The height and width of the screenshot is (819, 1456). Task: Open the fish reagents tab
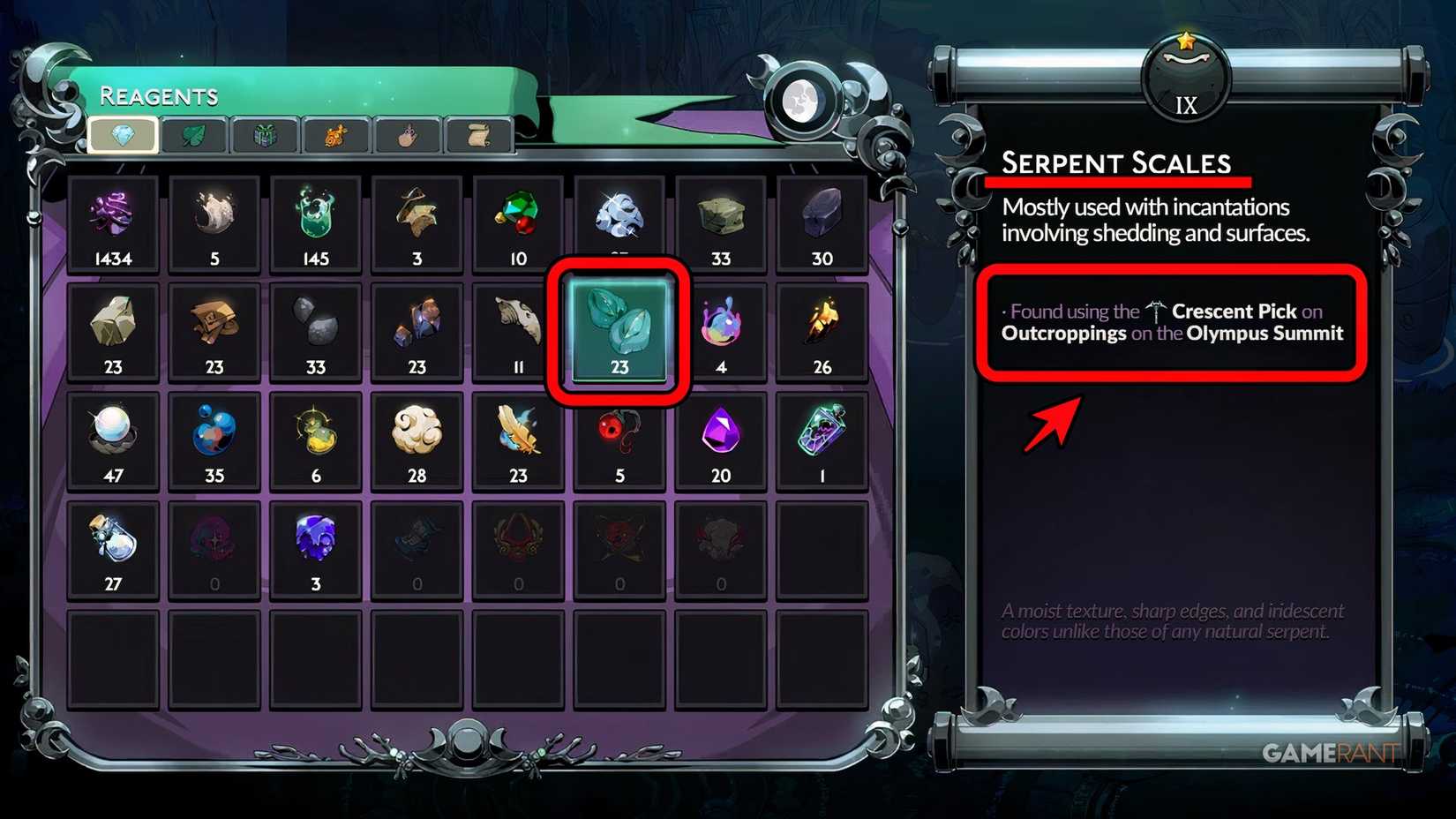coord(335,135)
